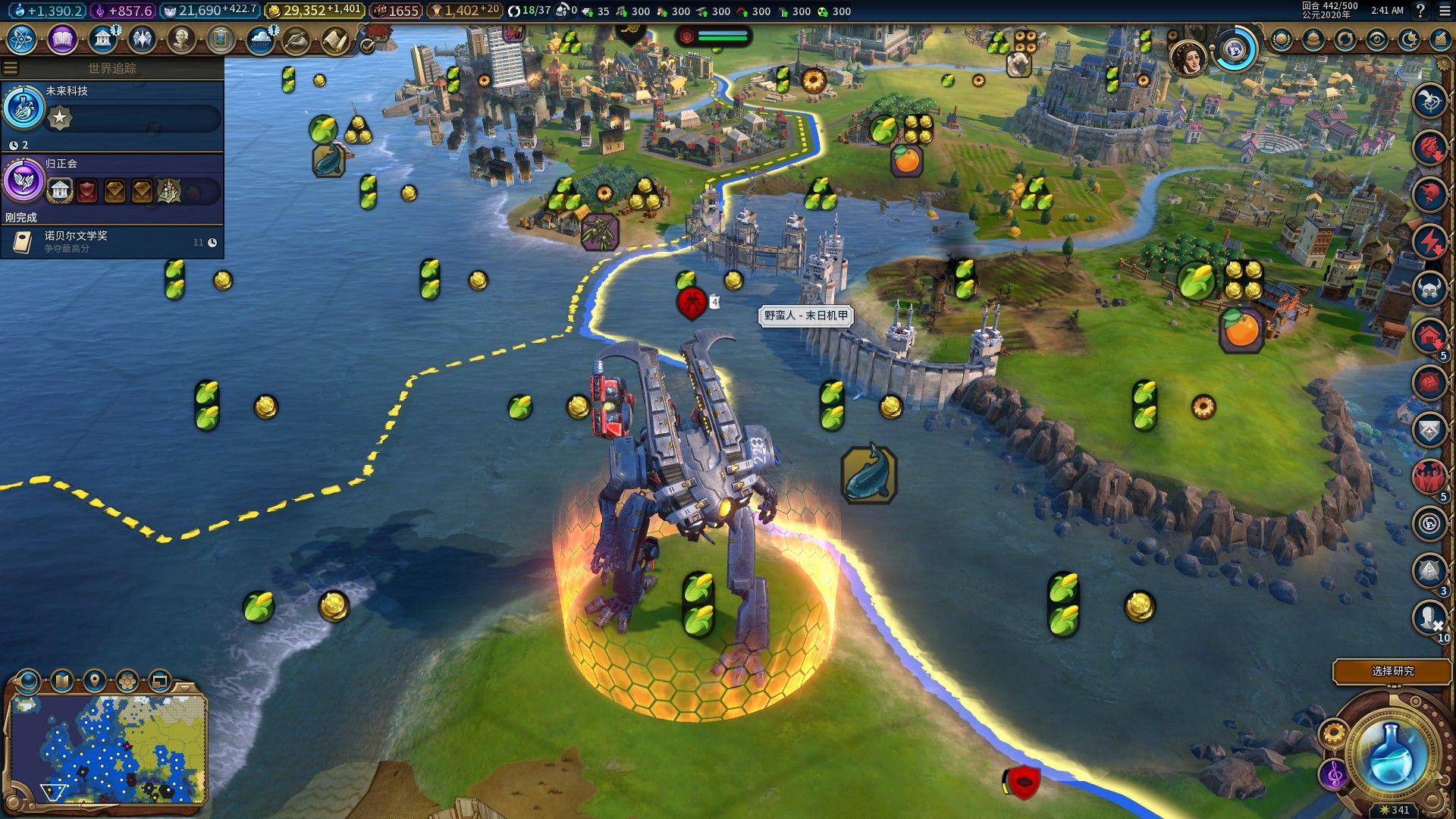Open the city-states dome icon
Viewport: 1456px width, 819px height.
[1313, 39]
